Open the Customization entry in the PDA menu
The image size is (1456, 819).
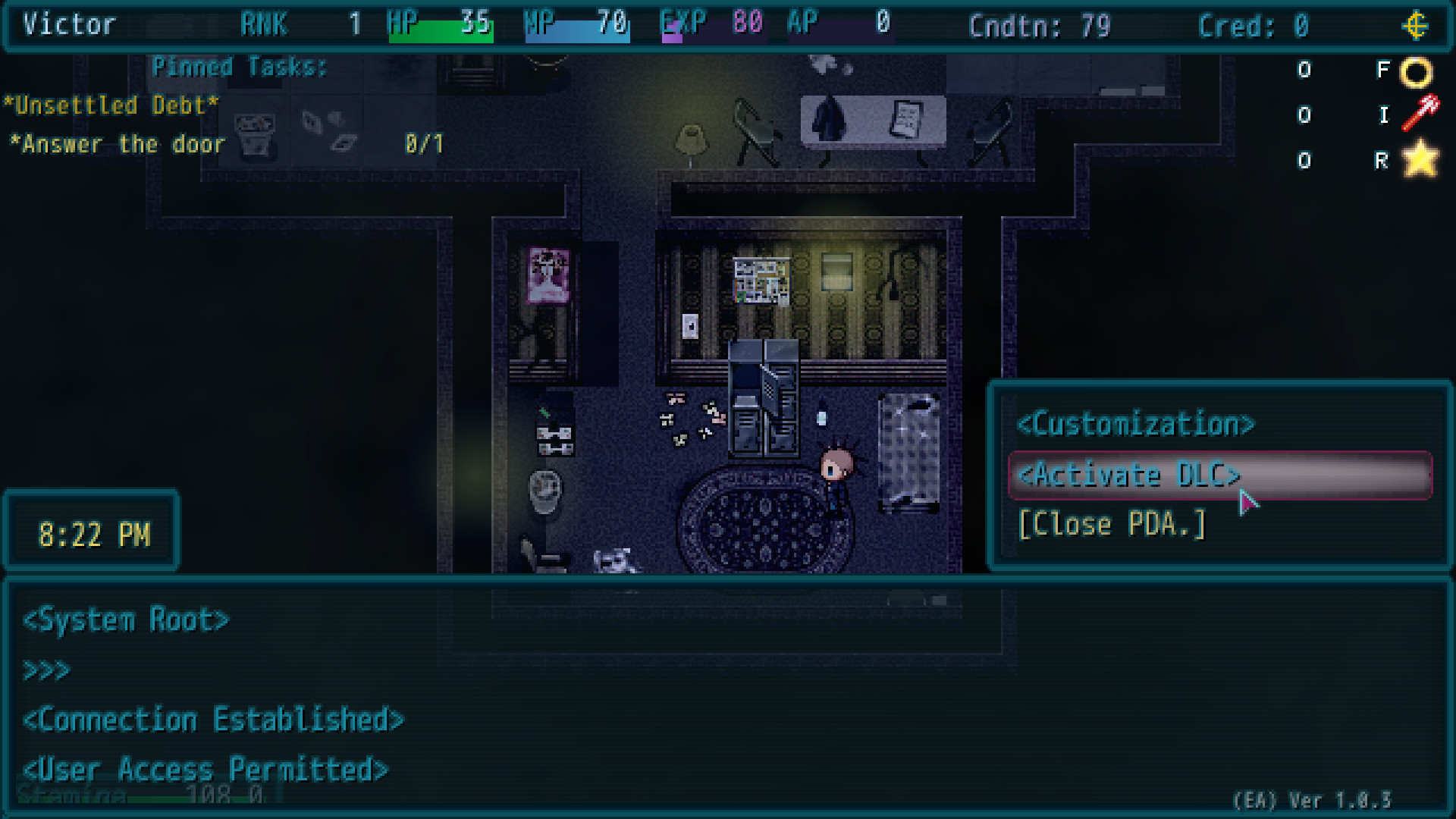click(1136, 425)
